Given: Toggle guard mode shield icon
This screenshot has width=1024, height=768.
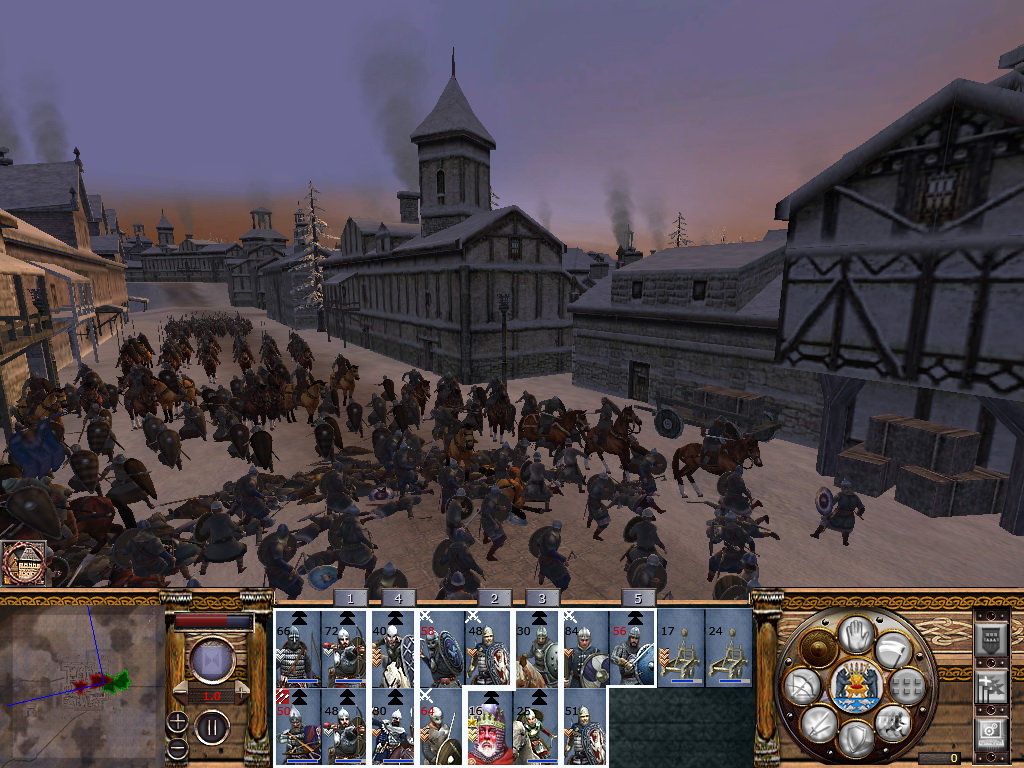Looking at the screenshot, I should pos(855,738).
